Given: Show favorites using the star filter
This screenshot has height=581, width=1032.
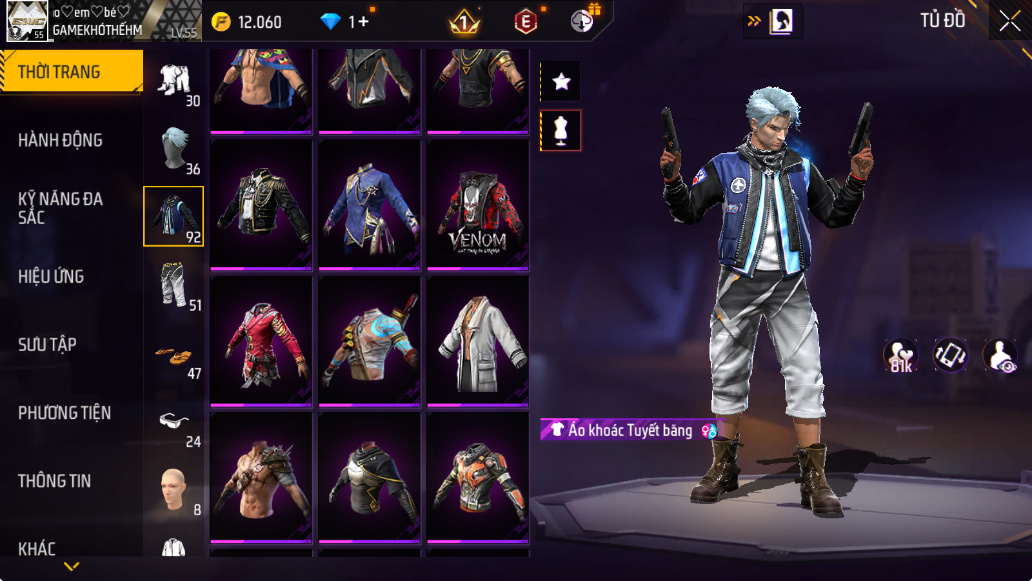Looking at the screenshot, I should [561, 82].
